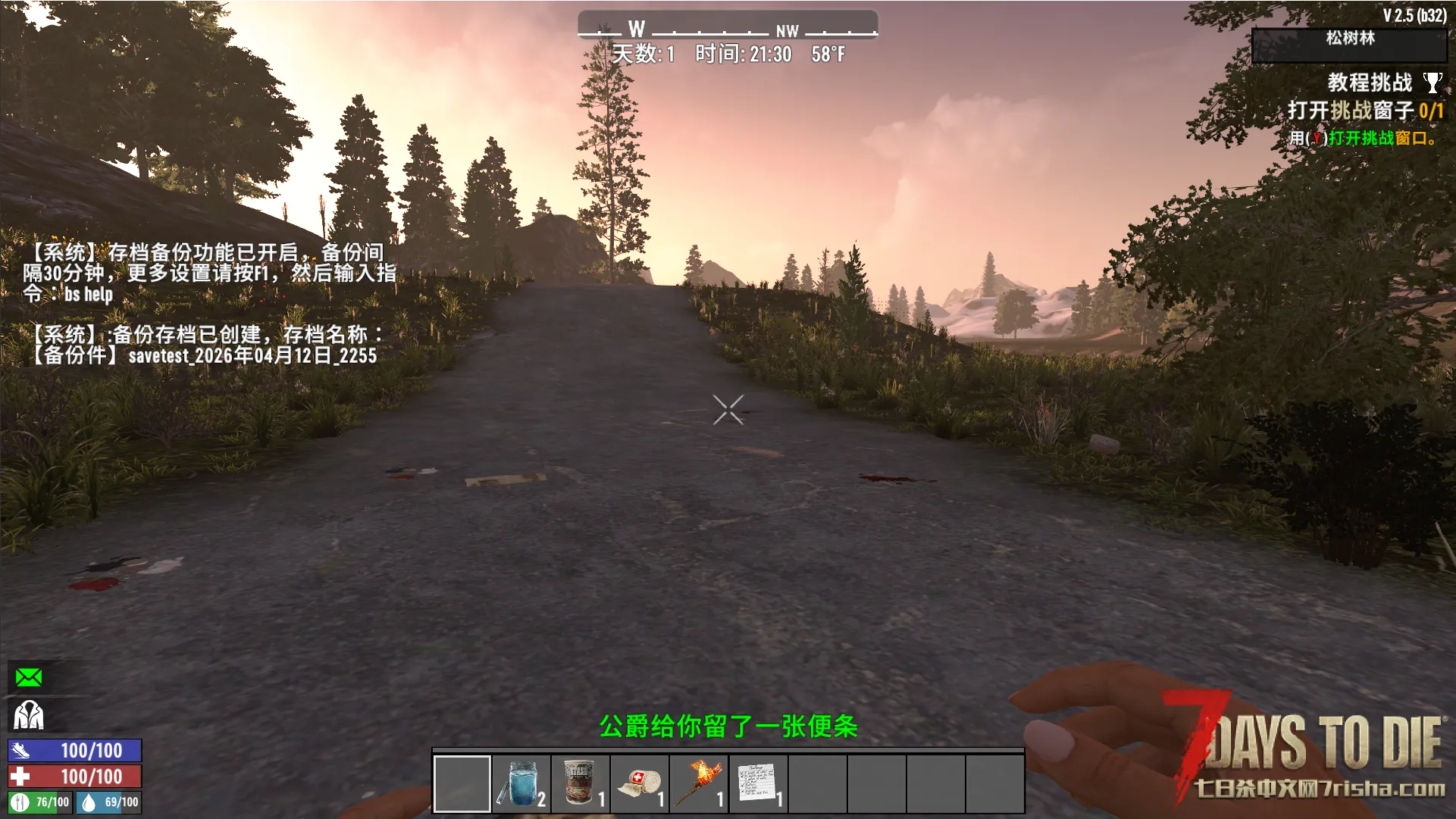This screenshot has height=819, width=1456.
Task: Open the green envelope notification
Action: (29, 677)
